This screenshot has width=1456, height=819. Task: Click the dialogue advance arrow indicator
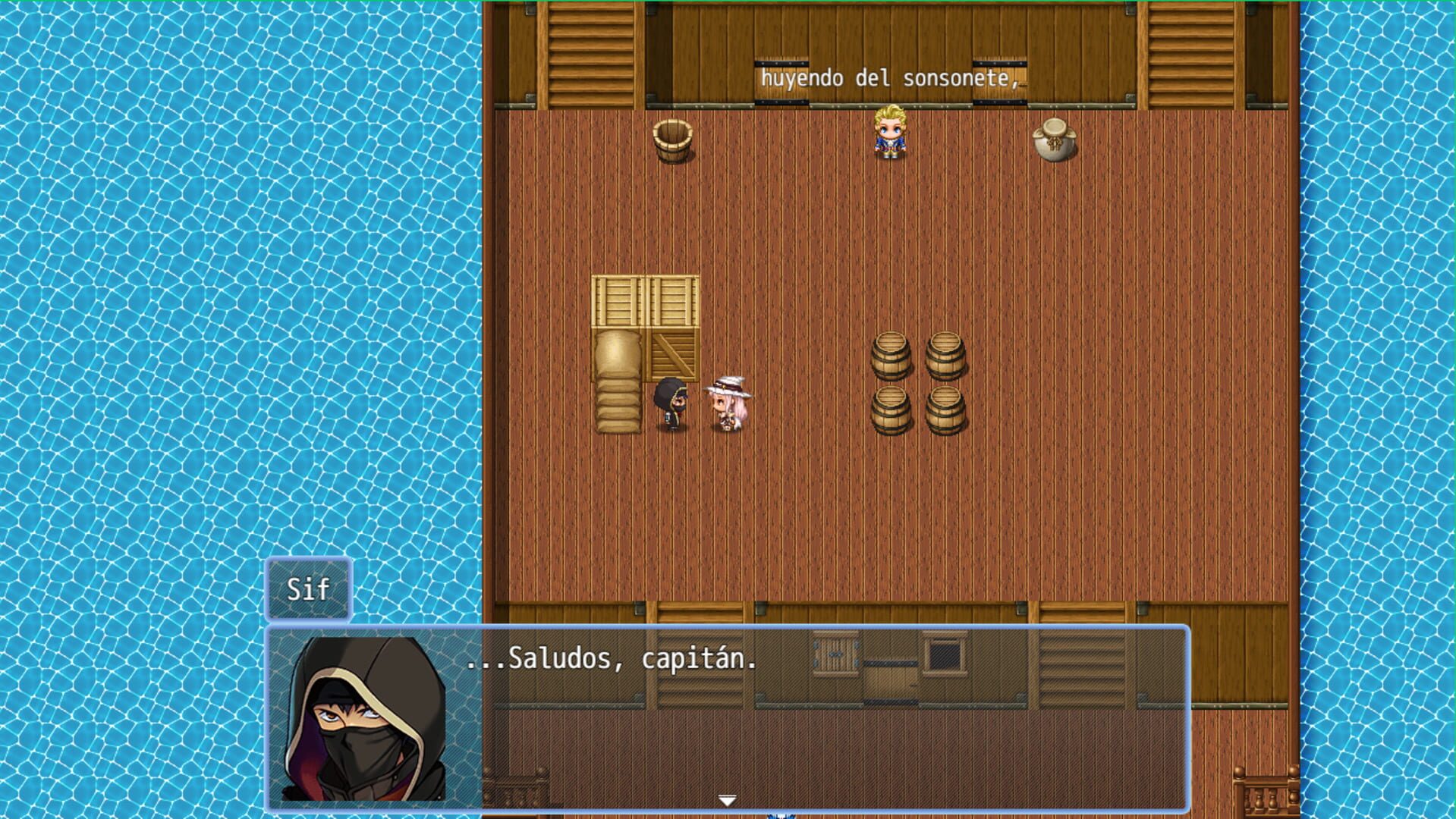click(x=728, y=798)
